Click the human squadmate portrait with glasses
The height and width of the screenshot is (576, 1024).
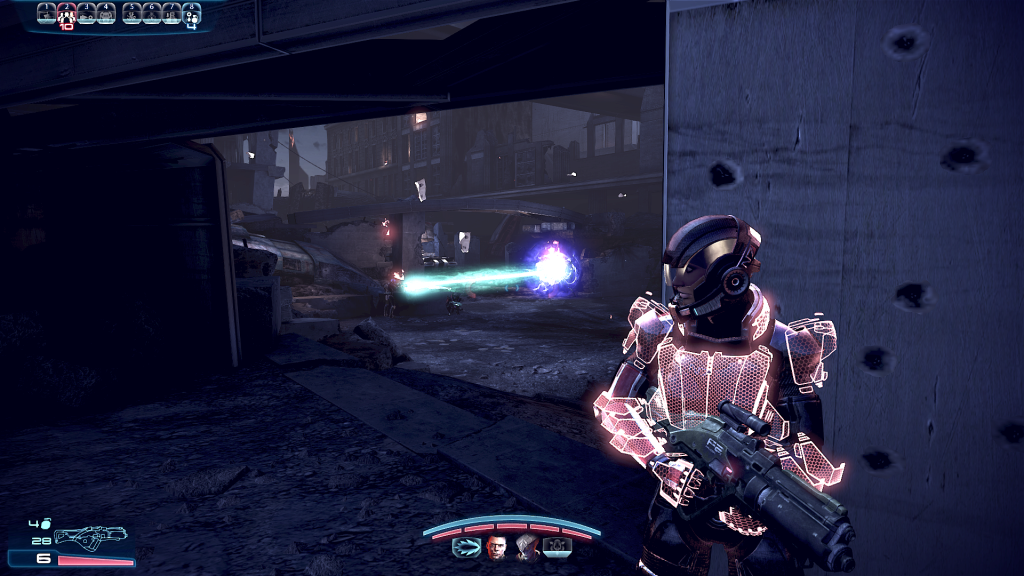coord(497,547)
